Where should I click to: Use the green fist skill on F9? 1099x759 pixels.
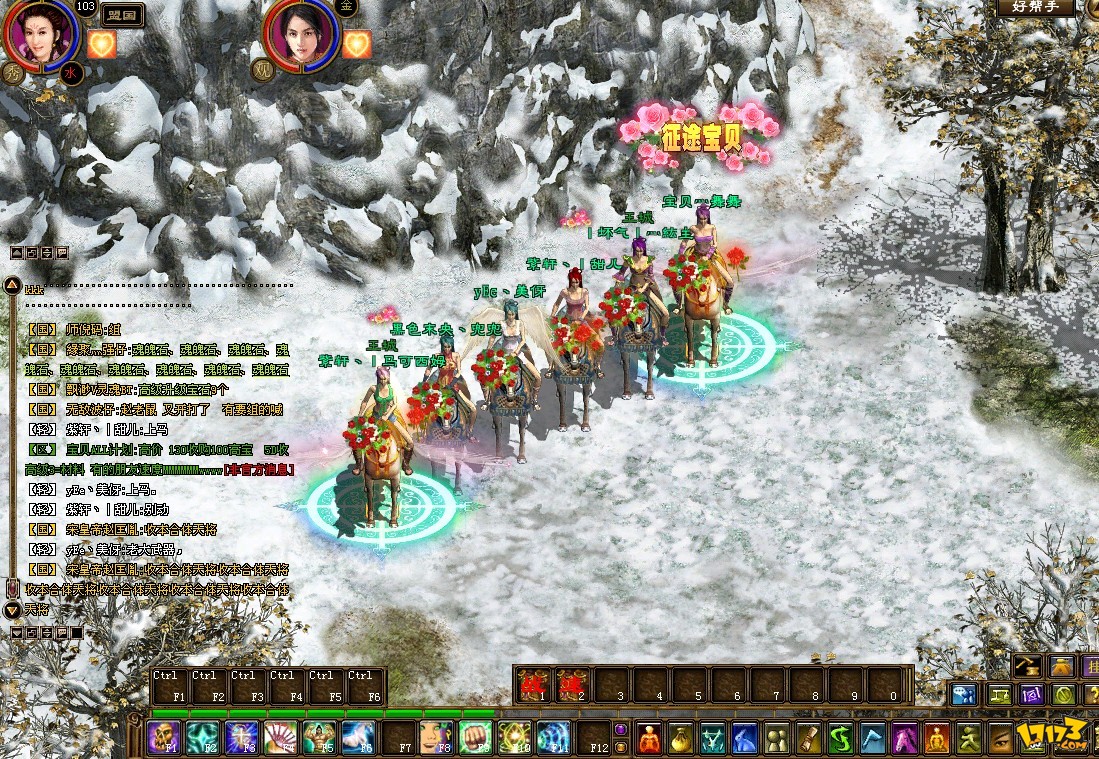pyautogui.click(x=476, y=737)
